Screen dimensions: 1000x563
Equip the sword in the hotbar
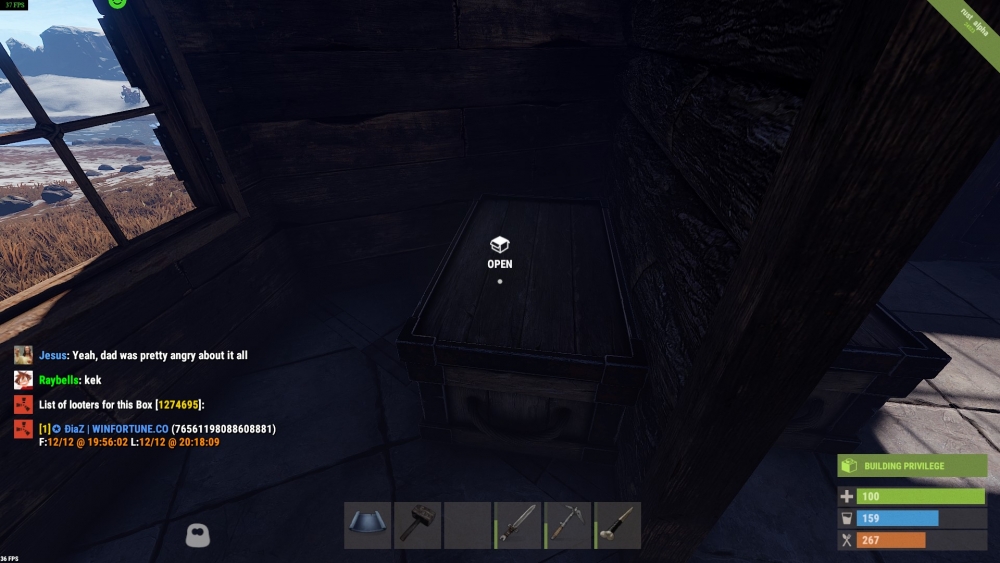[518, 525]
